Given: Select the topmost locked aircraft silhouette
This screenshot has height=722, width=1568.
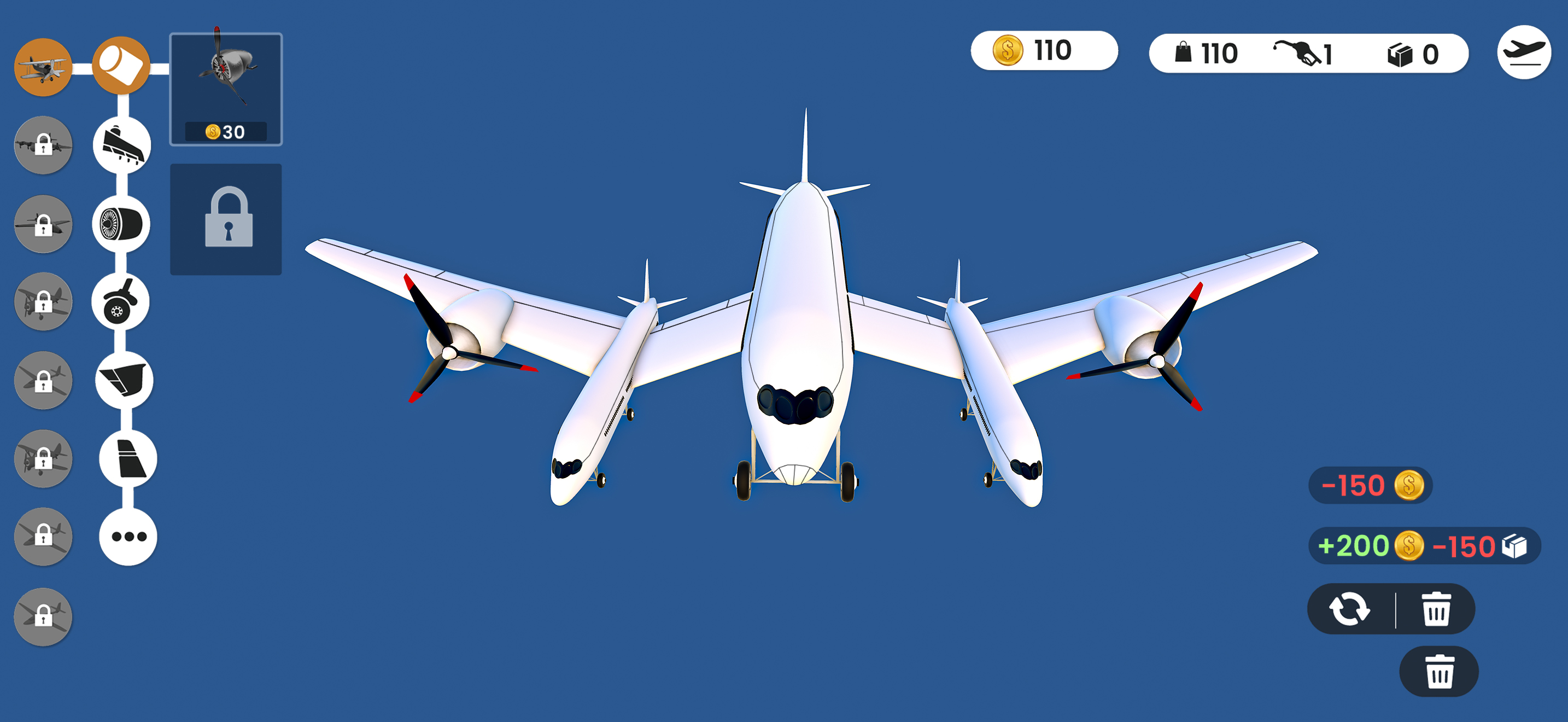Looking at the screenshot, I should (x=43, y=144).
